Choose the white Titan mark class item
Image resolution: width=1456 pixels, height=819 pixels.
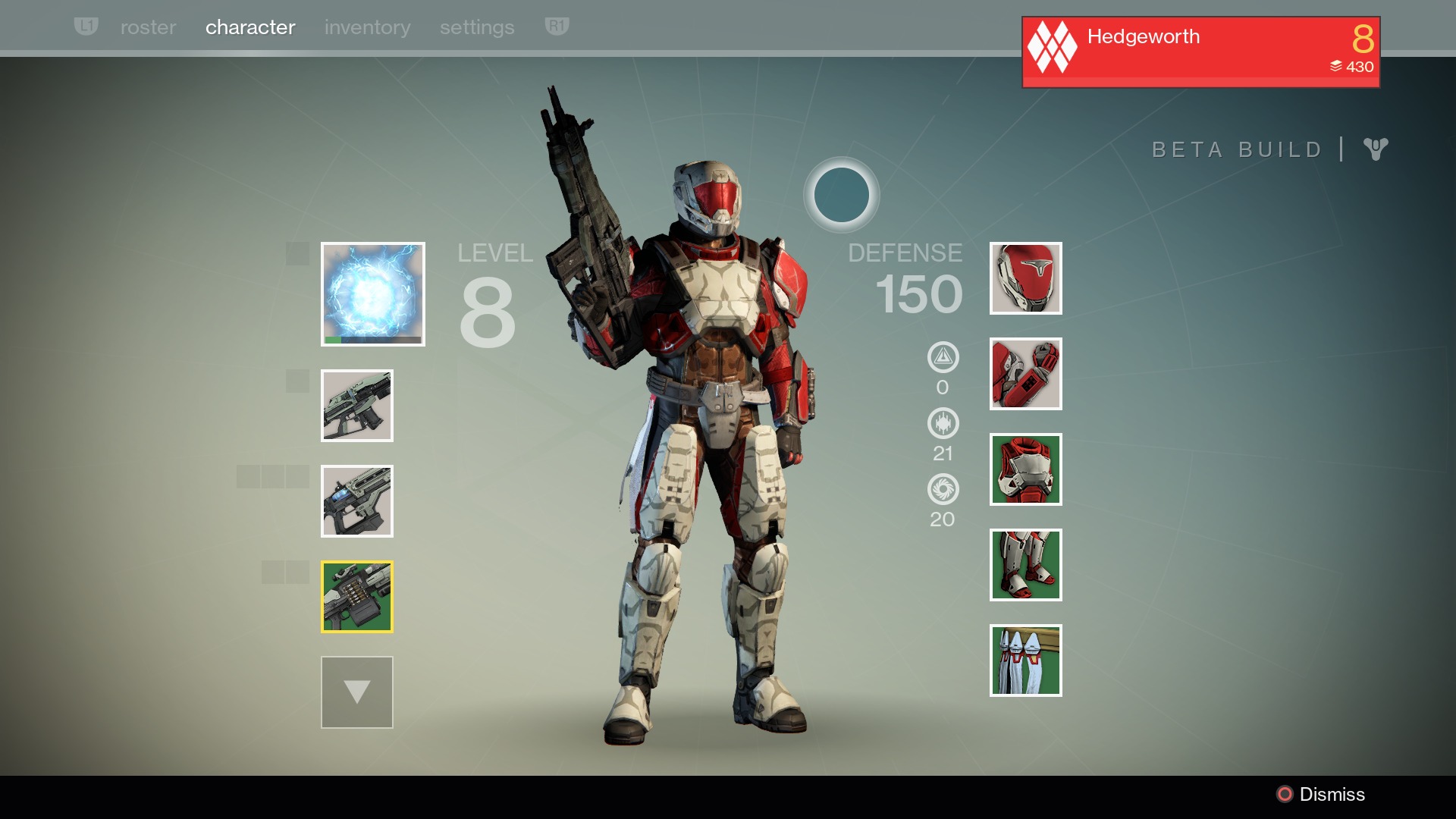[1025, 661]
